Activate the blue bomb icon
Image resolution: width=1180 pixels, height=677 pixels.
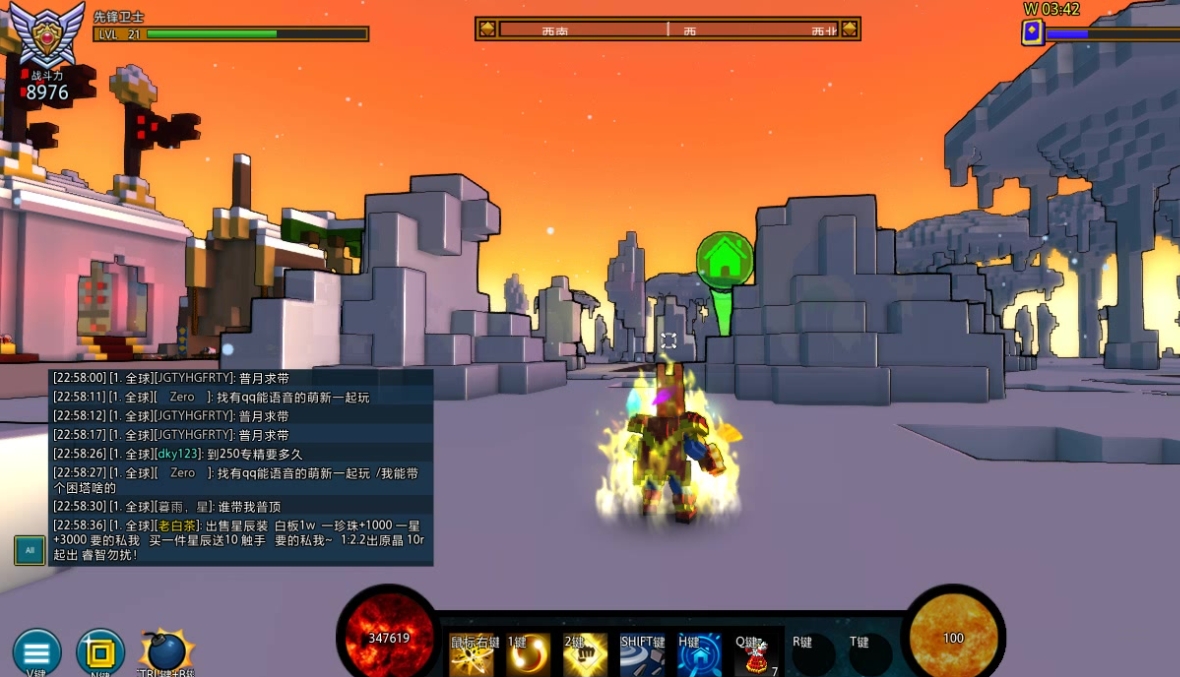tap(163, 651)
